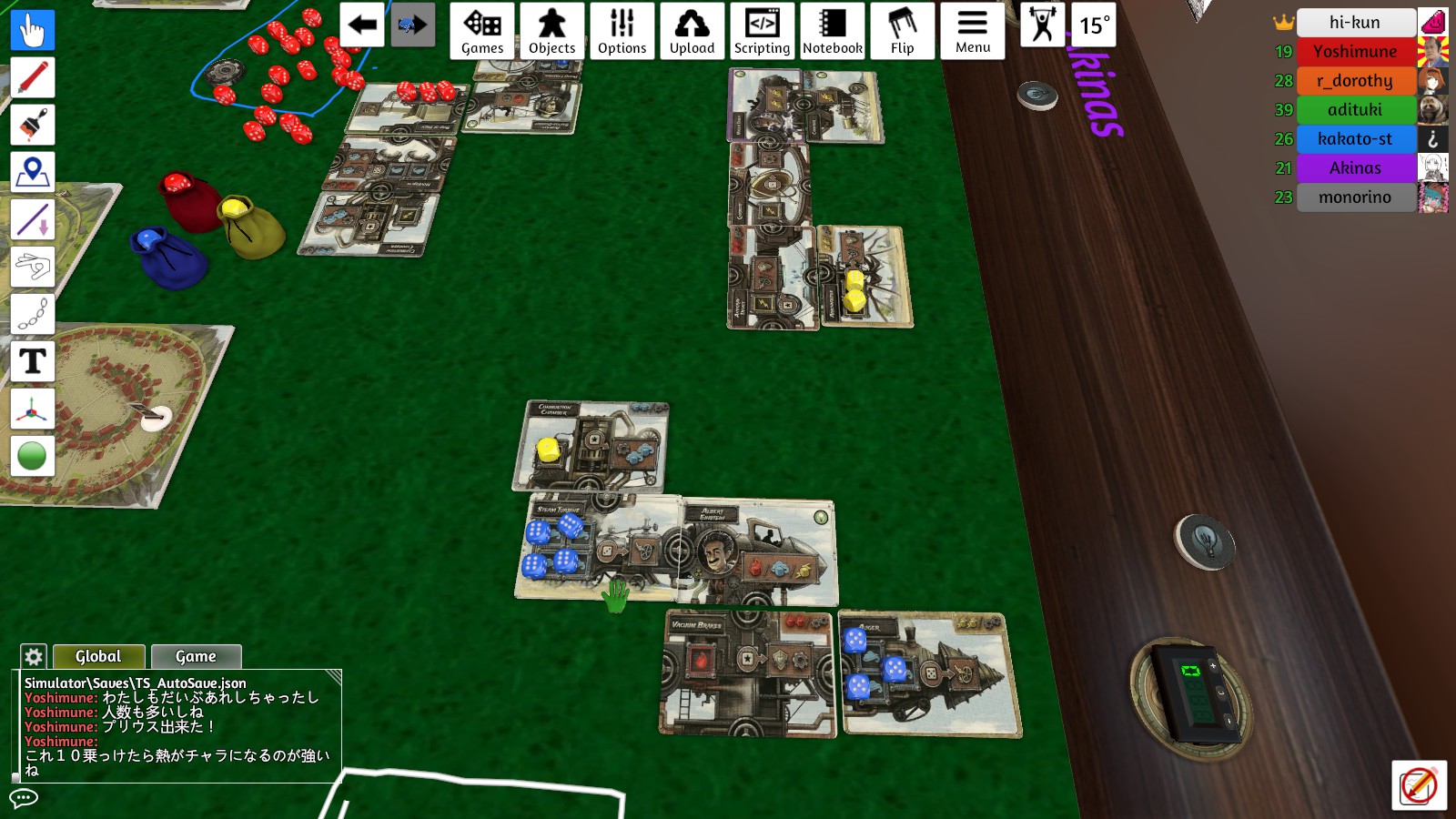Open the Notebook panel
The height and width of the screenshot is (819, 1456).
pyautogui.click(x=832, y=30)
